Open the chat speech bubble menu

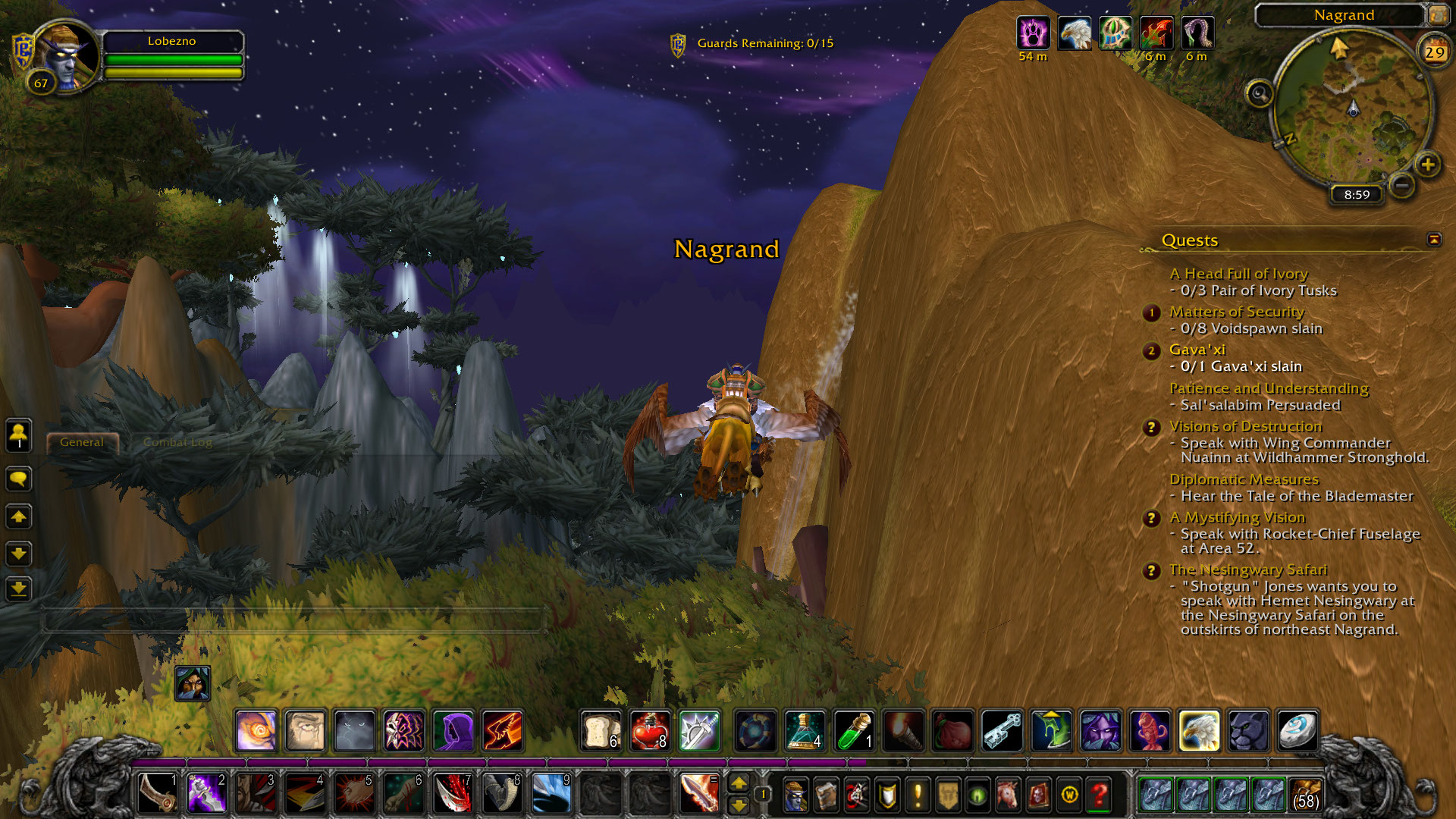click(19, 479)
